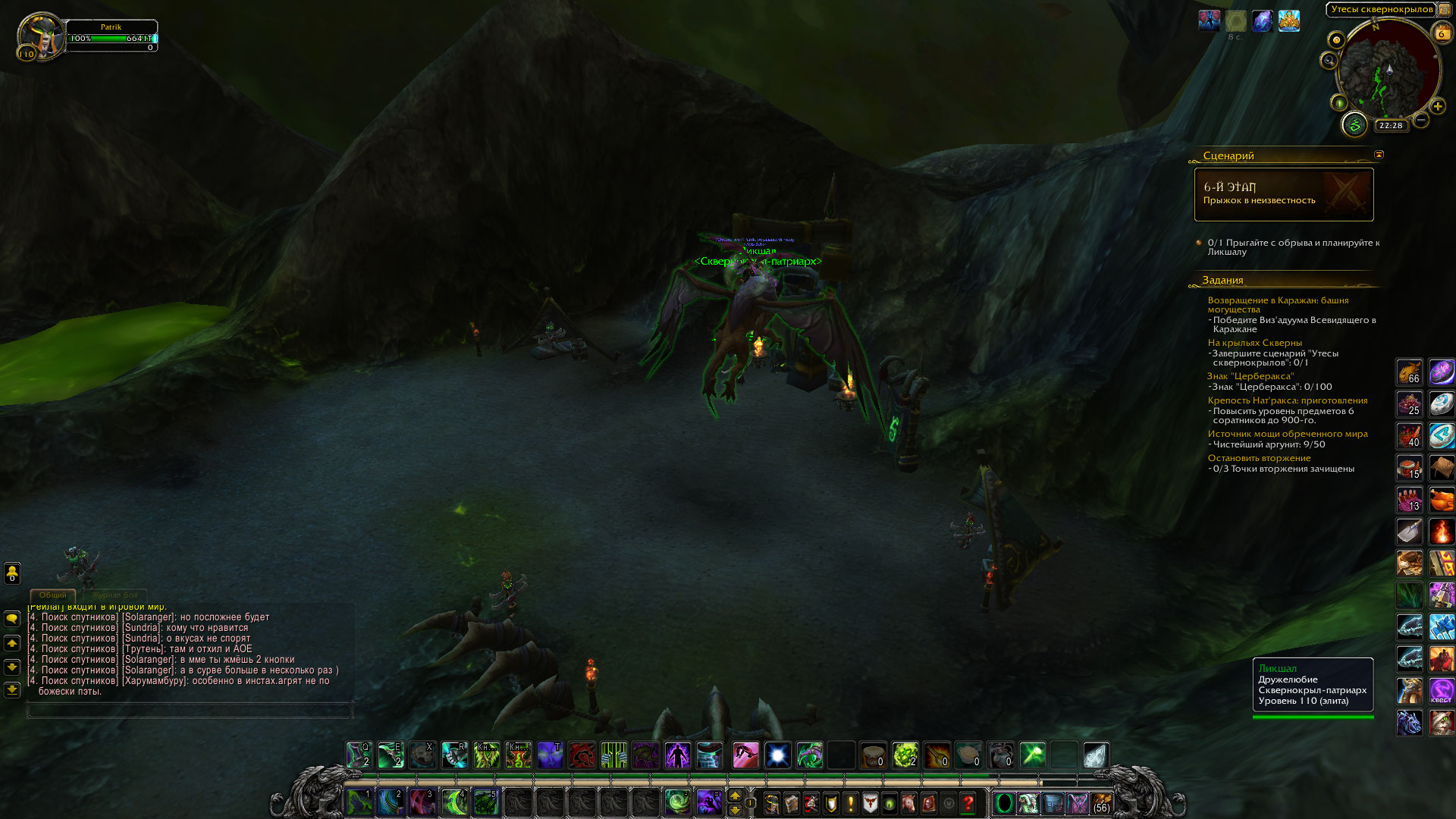Zoom in the minimap with plus button
Screen dimensions: 1456x819
pos(1437,107)
